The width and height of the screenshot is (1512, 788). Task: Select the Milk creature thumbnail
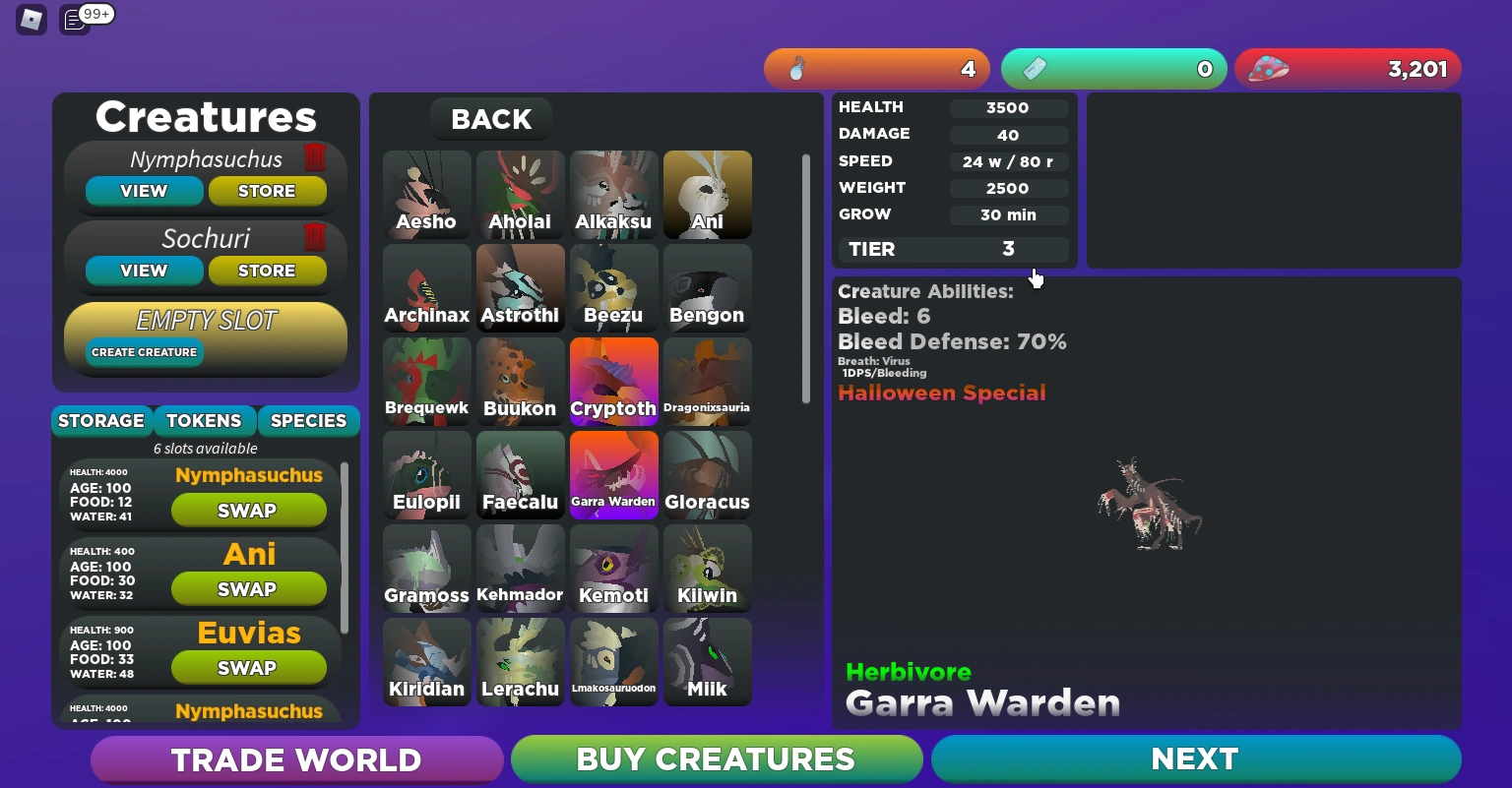707,661
